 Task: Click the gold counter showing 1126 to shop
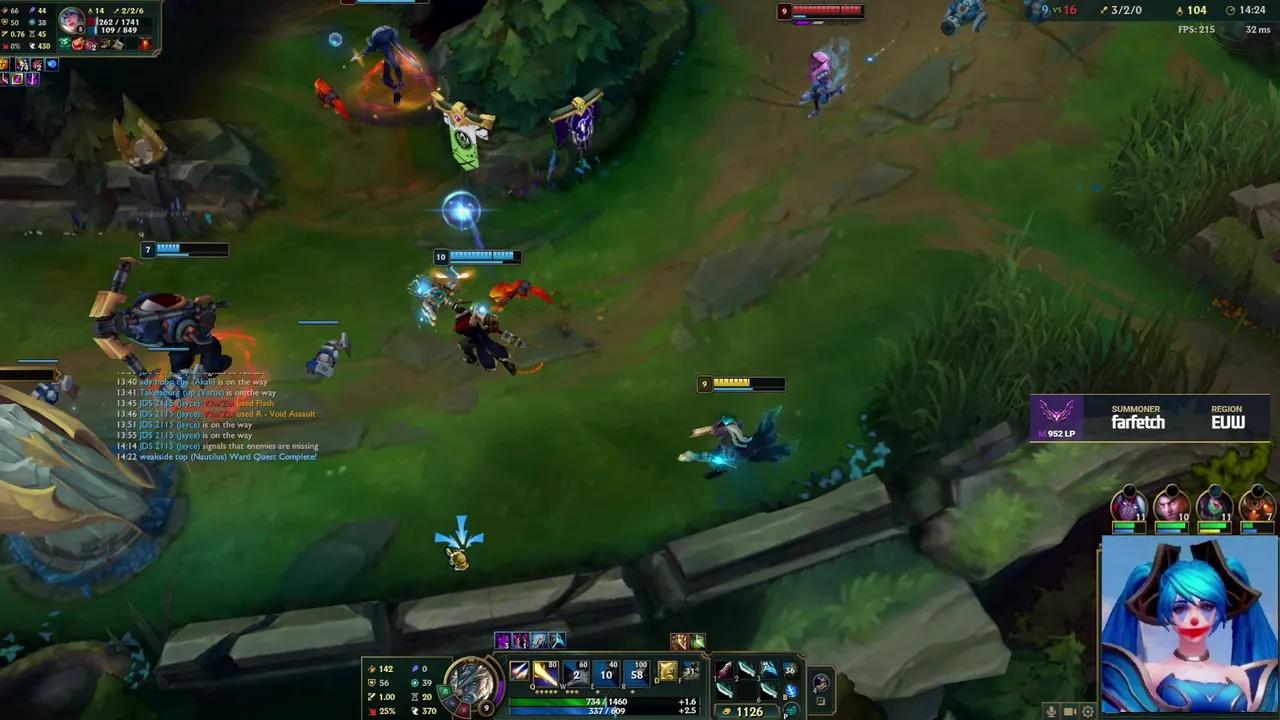(x=748, y=711)
